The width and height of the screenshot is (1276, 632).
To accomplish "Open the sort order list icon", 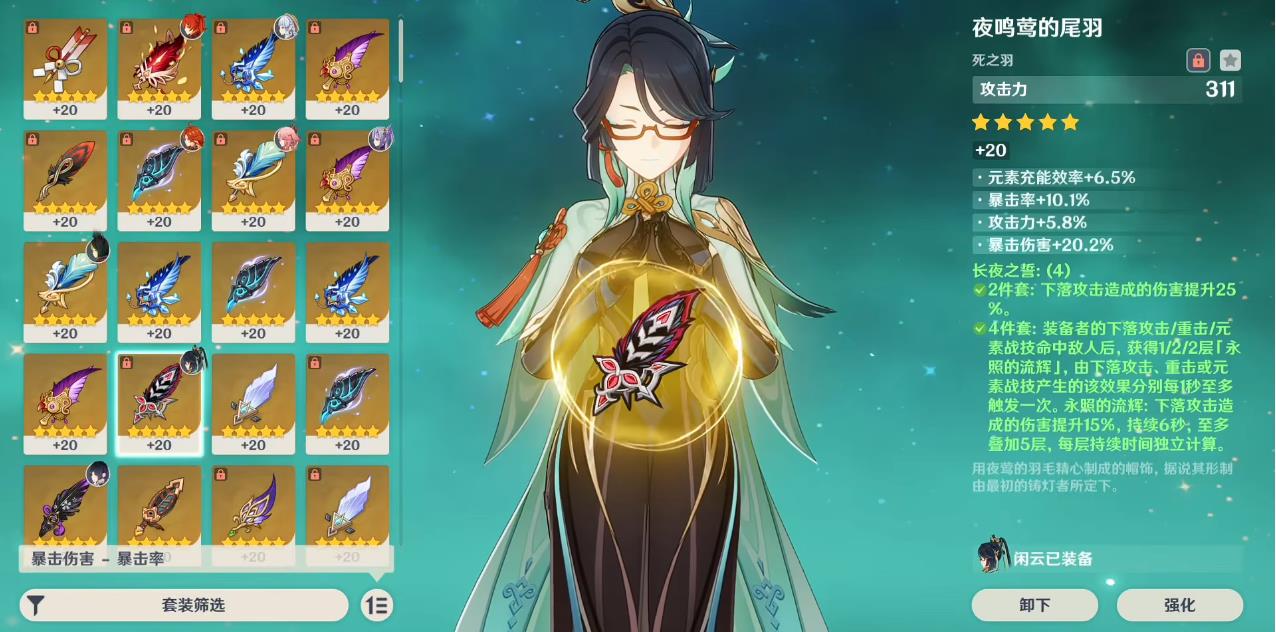I will [x=377, y=605].
